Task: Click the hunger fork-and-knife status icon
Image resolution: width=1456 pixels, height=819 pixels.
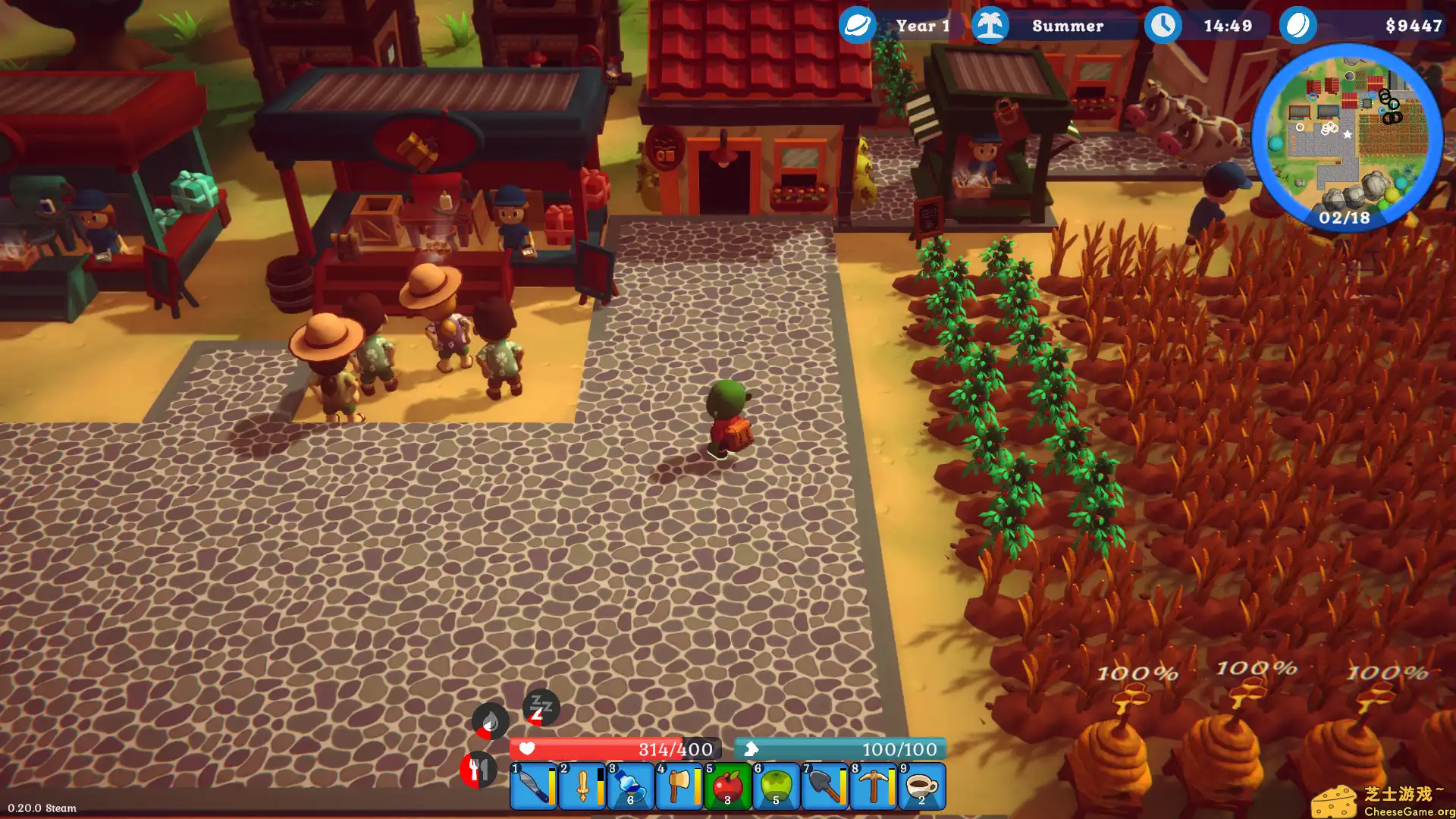Action: [478, 770]
